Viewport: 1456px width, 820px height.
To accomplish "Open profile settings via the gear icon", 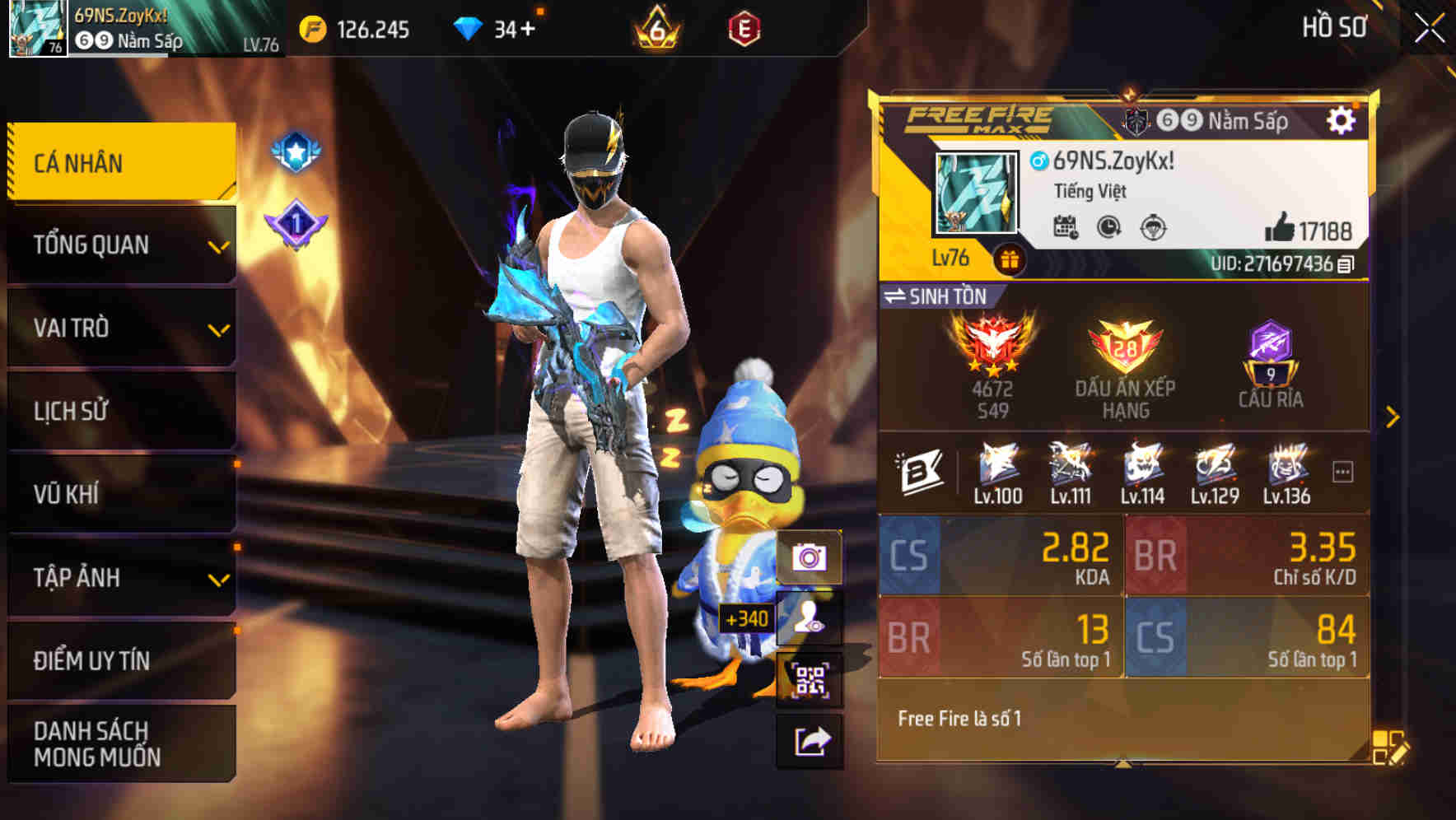I will pyautogui.click(x=1342, y=120).
